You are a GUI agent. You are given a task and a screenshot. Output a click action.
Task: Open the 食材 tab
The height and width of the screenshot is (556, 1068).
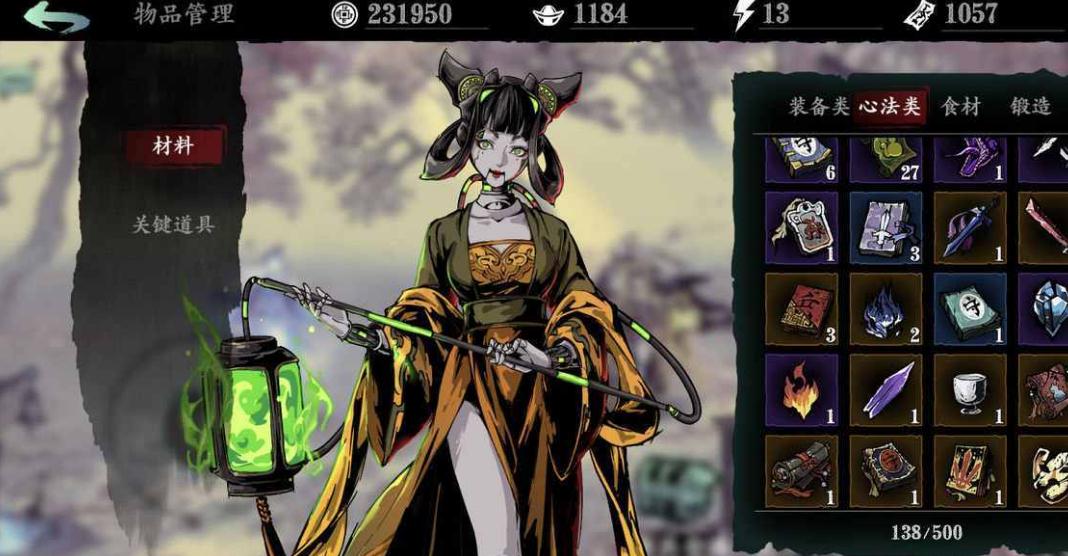[960, 107]
